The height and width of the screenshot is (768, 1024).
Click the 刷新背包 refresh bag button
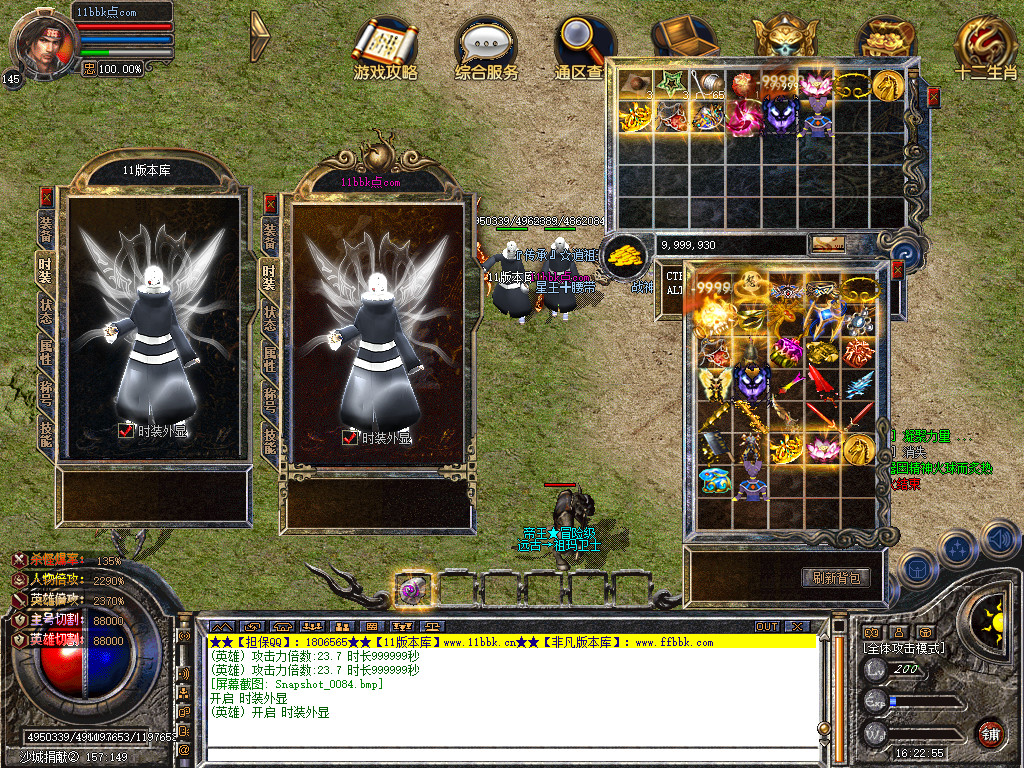pos(835,577)
